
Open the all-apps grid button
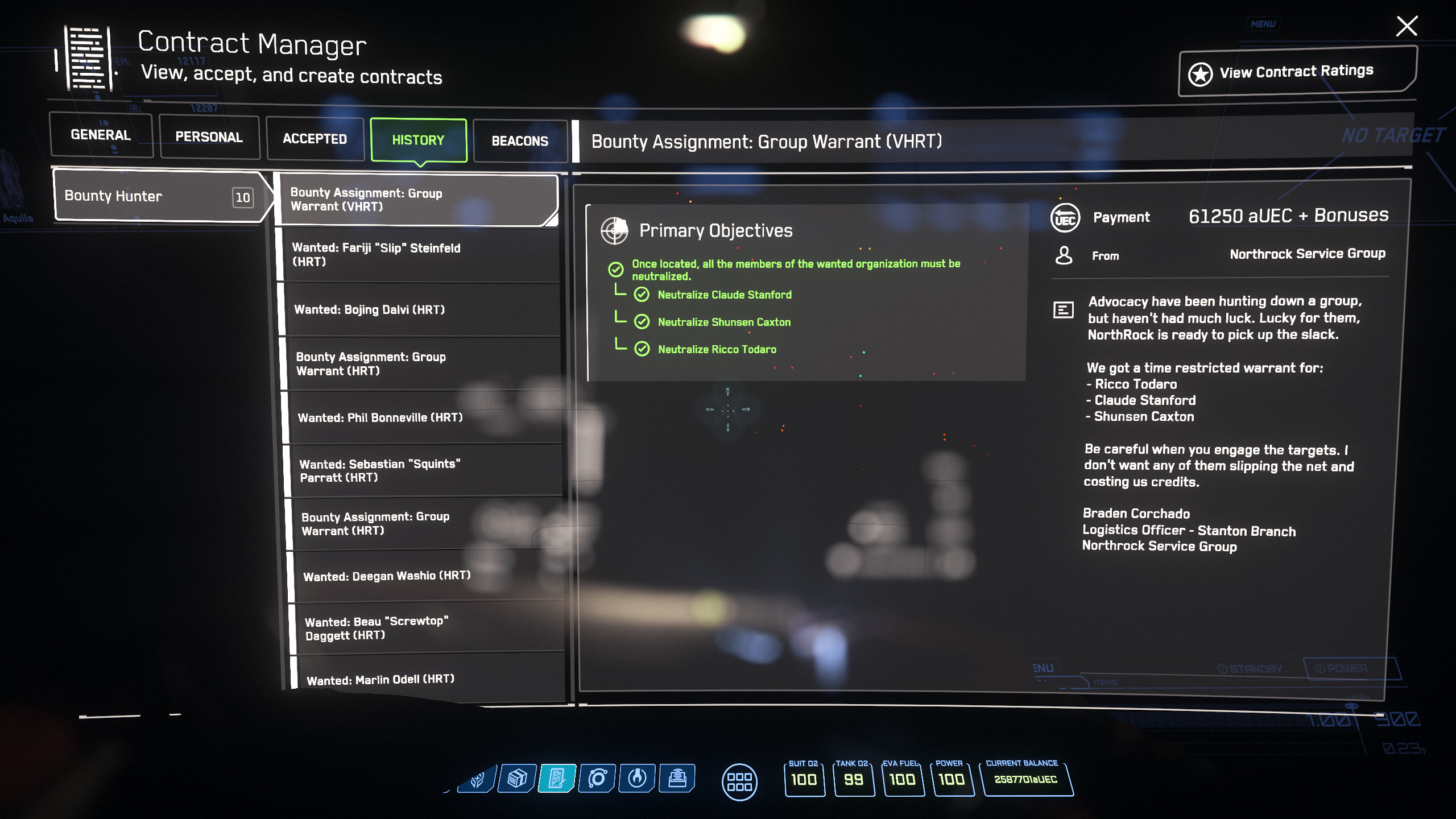739,781
